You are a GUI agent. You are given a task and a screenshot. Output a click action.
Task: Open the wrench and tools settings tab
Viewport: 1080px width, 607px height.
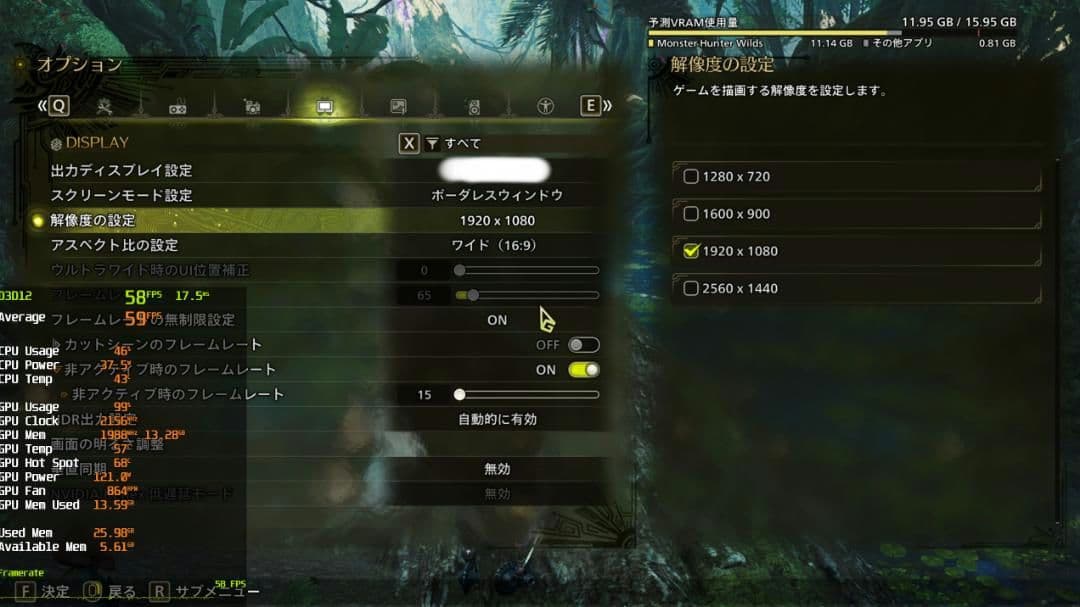click(x=104, y=106)
